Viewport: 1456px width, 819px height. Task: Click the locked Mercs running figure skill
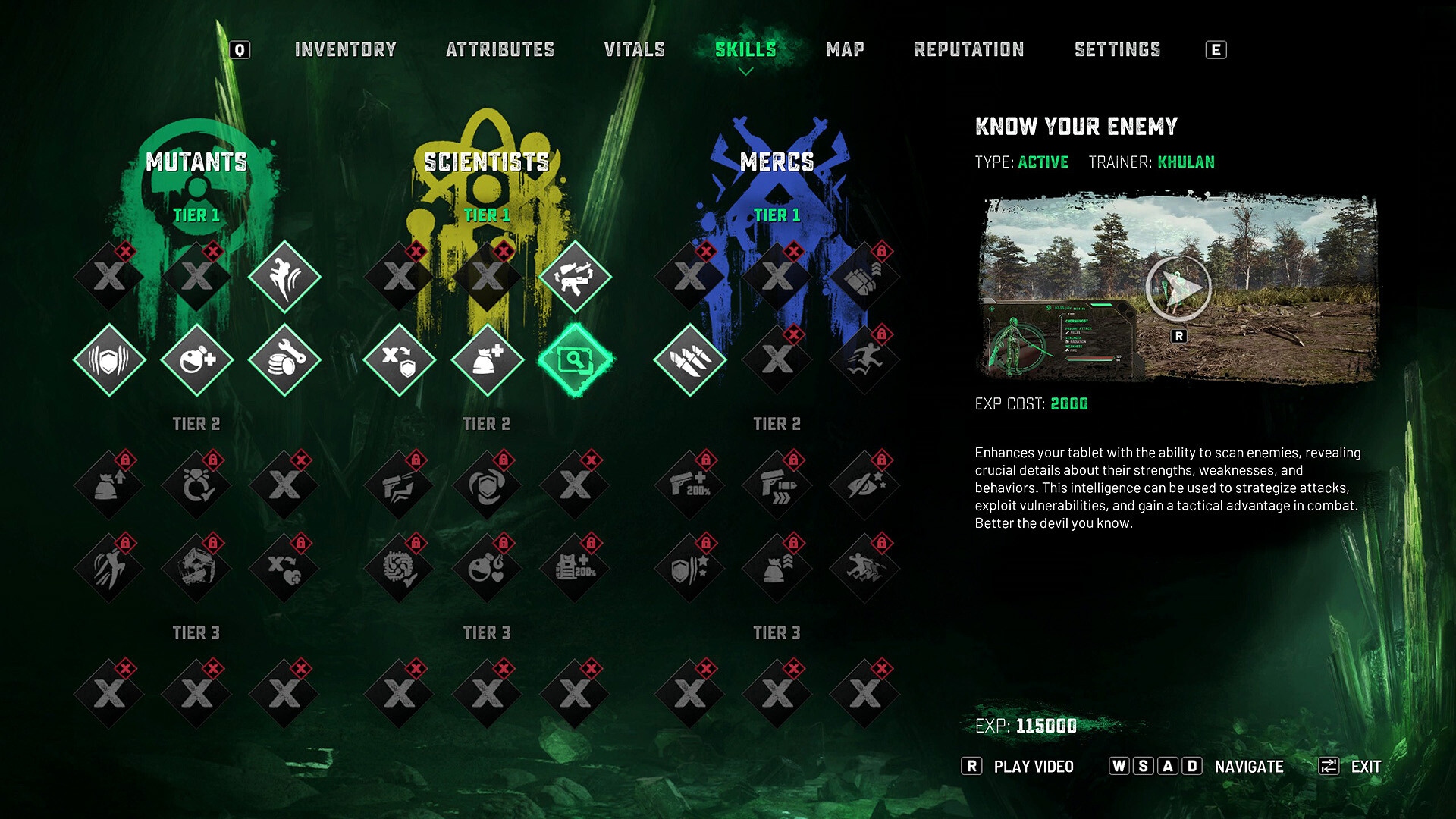click(x=865, y=359)
